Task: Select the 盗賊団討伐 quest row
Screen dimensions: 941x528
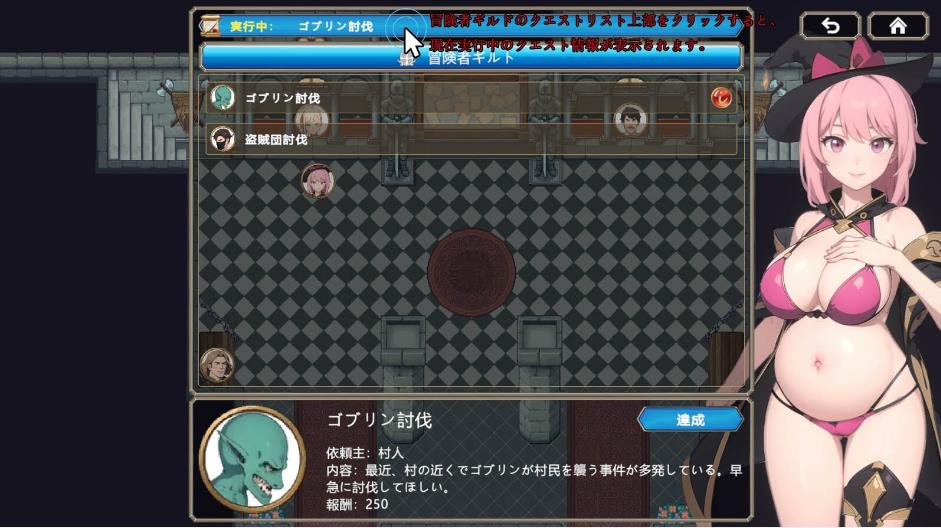Action: 470,139
